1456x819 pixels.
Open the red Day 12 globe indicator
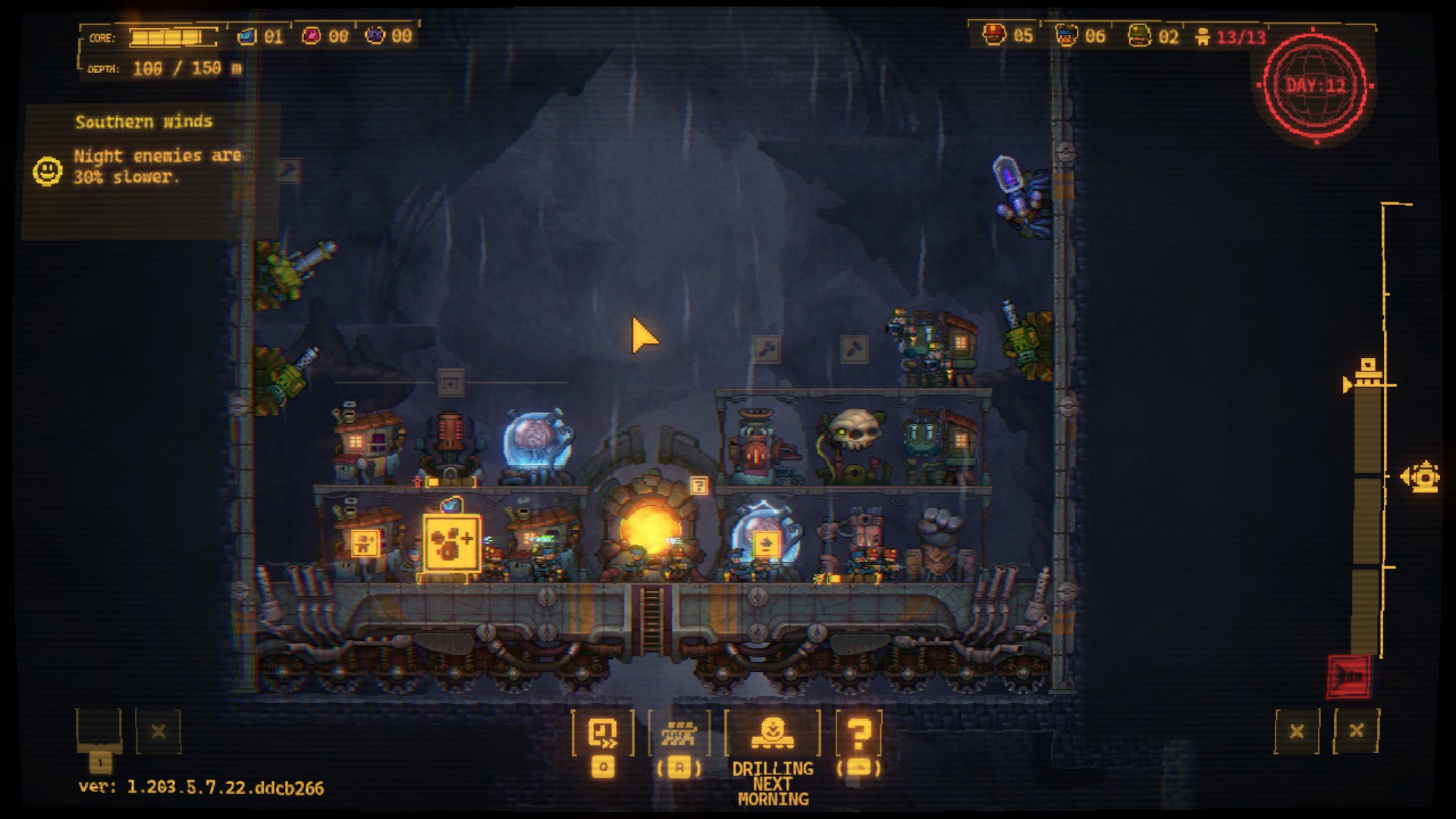1315,85
